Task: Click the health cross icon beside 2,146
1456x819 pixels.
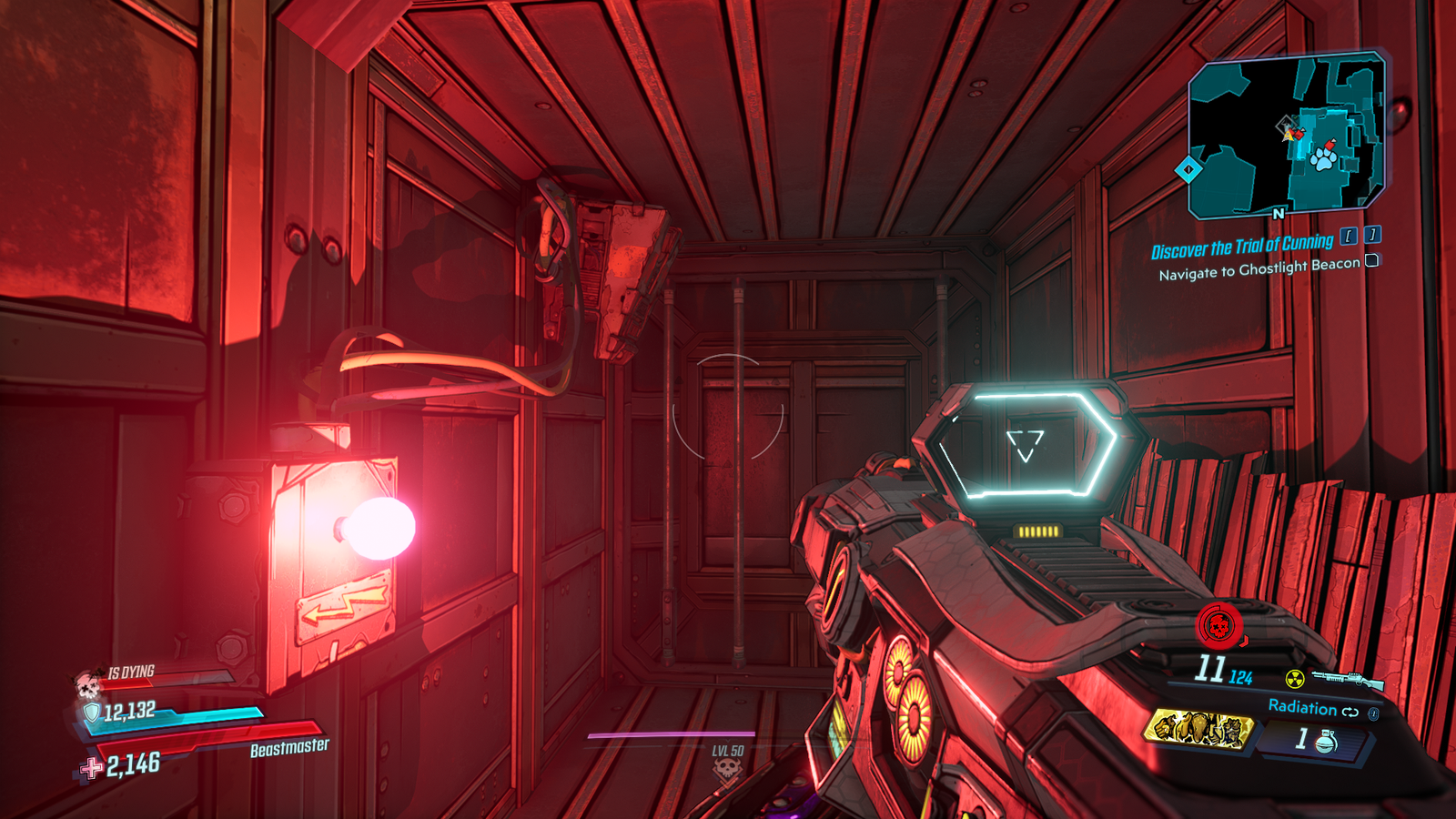Action: click(x=91, y=765)
